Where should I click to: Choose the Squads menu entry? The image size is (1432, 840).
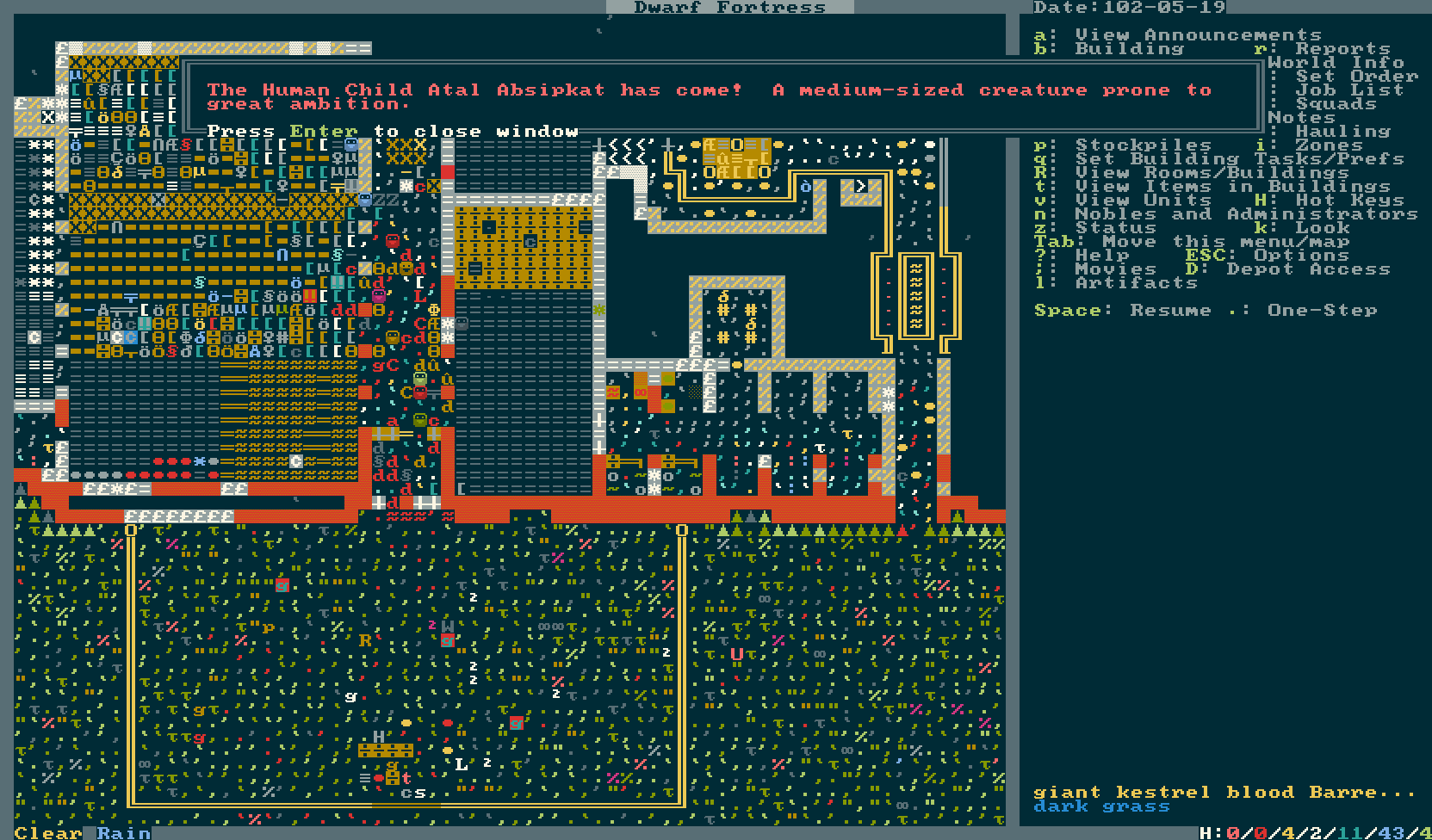(1336, 104)
